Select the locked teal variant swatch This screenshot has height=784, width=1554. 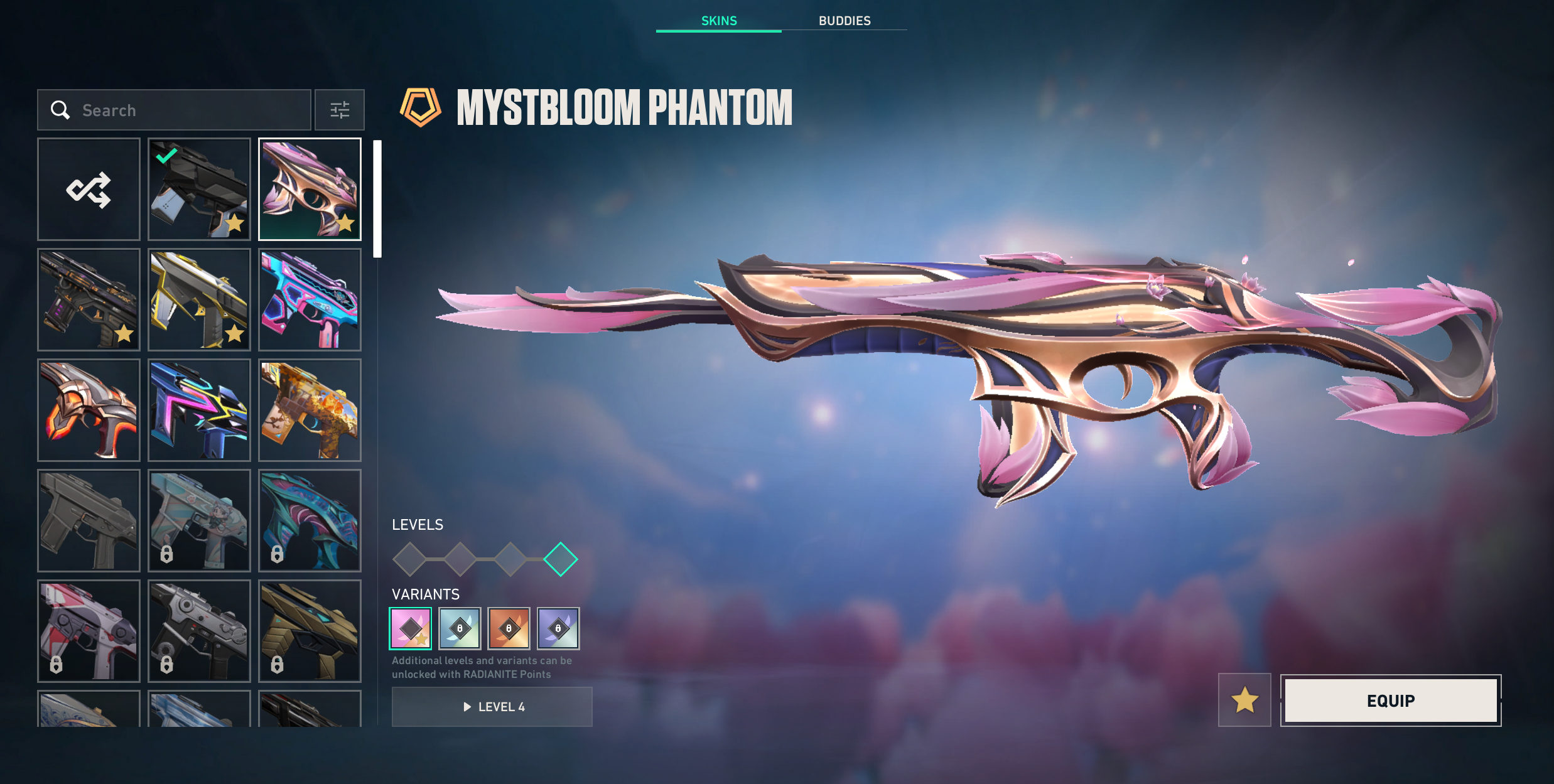pyautogui.click(x=460, y=628)
